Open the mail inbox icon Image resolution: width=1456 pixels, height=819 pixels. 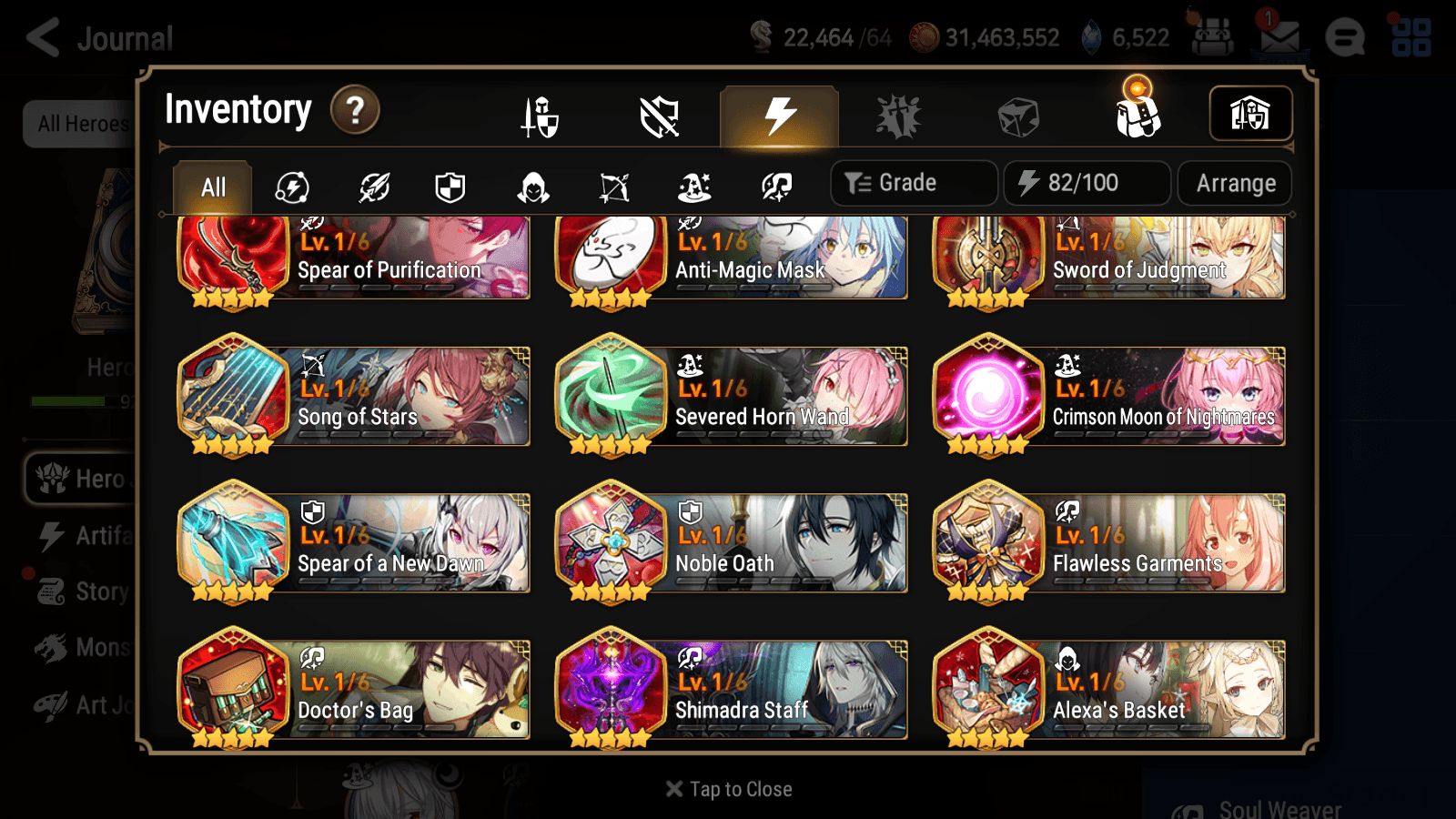pos(1278,36)
